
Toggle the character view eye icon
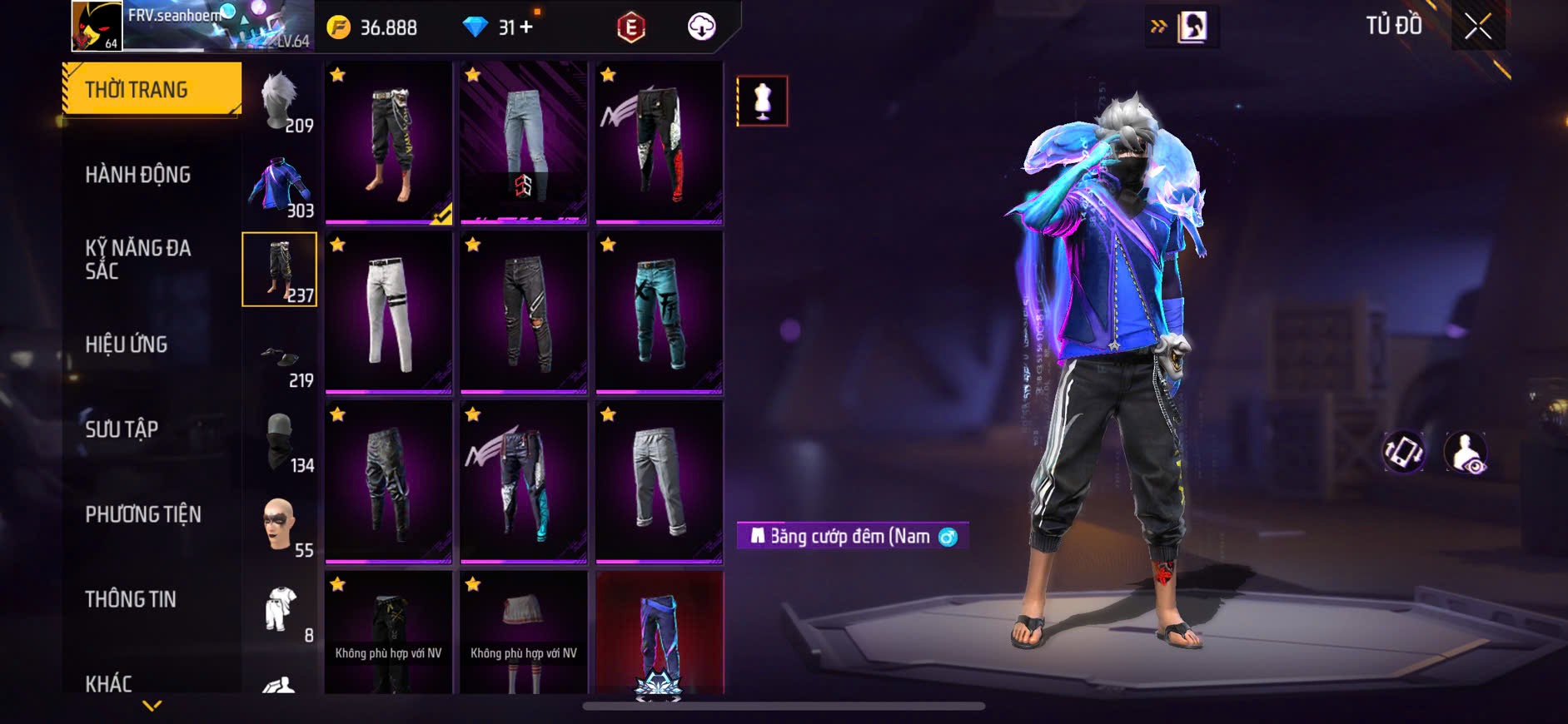point(1466,452)
